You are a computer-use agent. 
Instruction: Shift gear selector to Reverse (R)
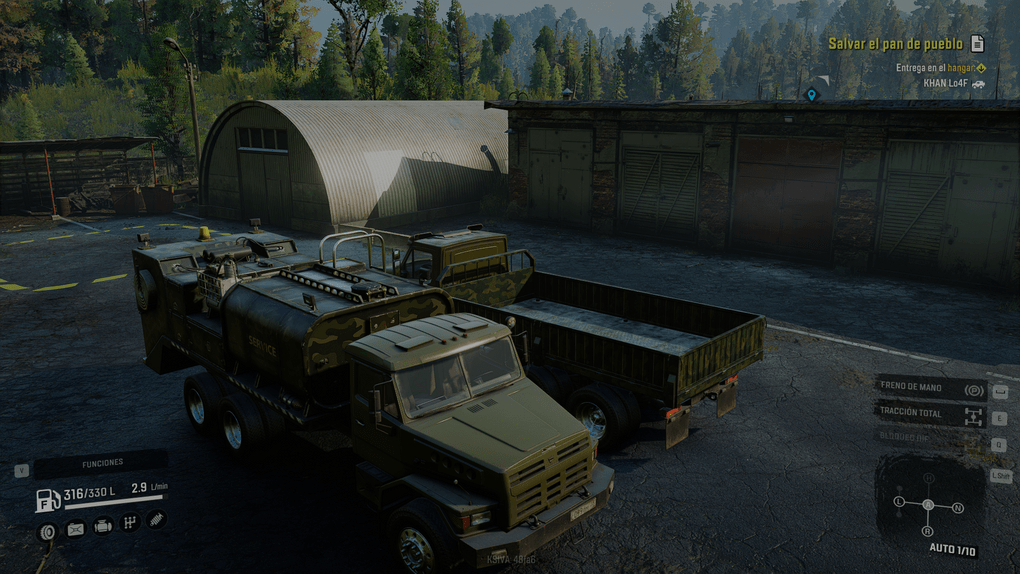(x=928, y=531)
